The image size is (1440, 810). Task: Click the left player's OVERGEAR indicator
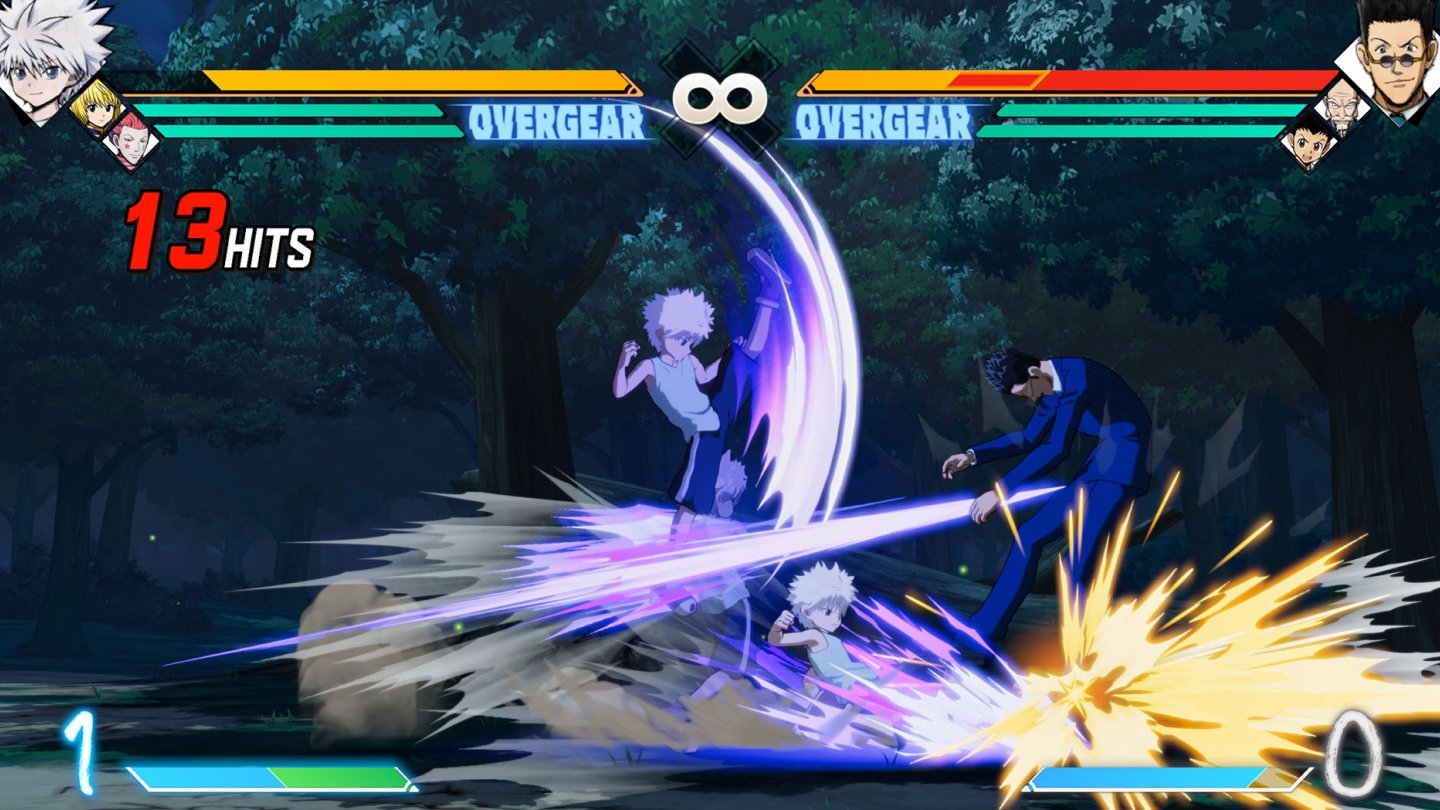coord(557,124)
